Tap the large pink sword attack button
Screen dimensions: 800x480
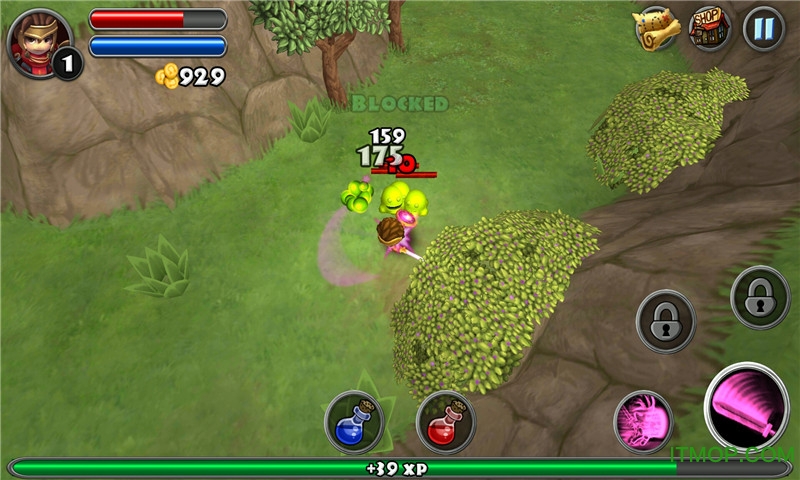click(x=746, y=406)
